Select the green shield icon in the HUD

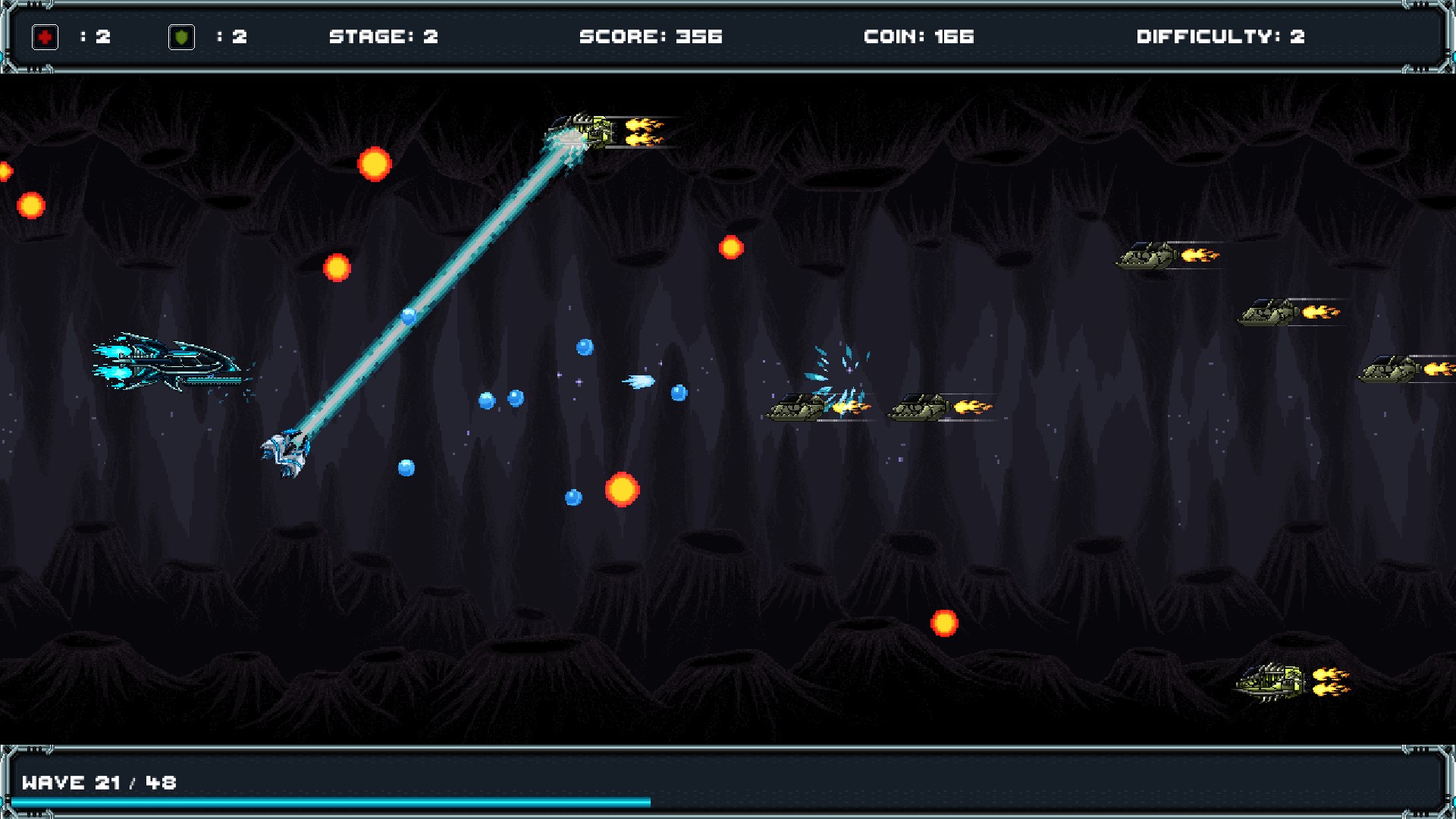183,36
